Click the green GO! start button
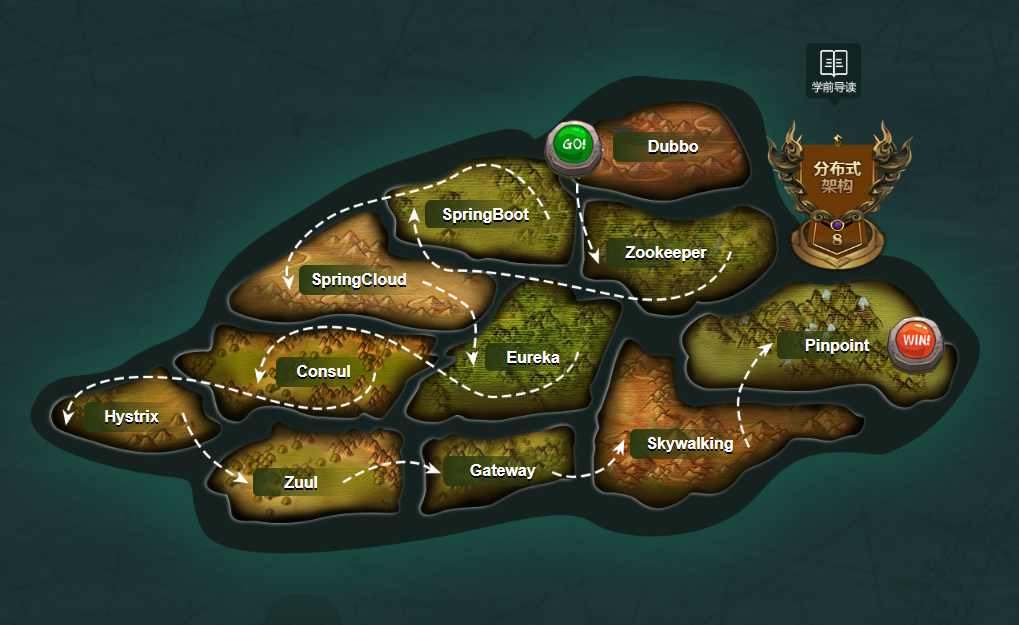The height and width of the screenshot is (625, 1019). click(x=573, y=145)
